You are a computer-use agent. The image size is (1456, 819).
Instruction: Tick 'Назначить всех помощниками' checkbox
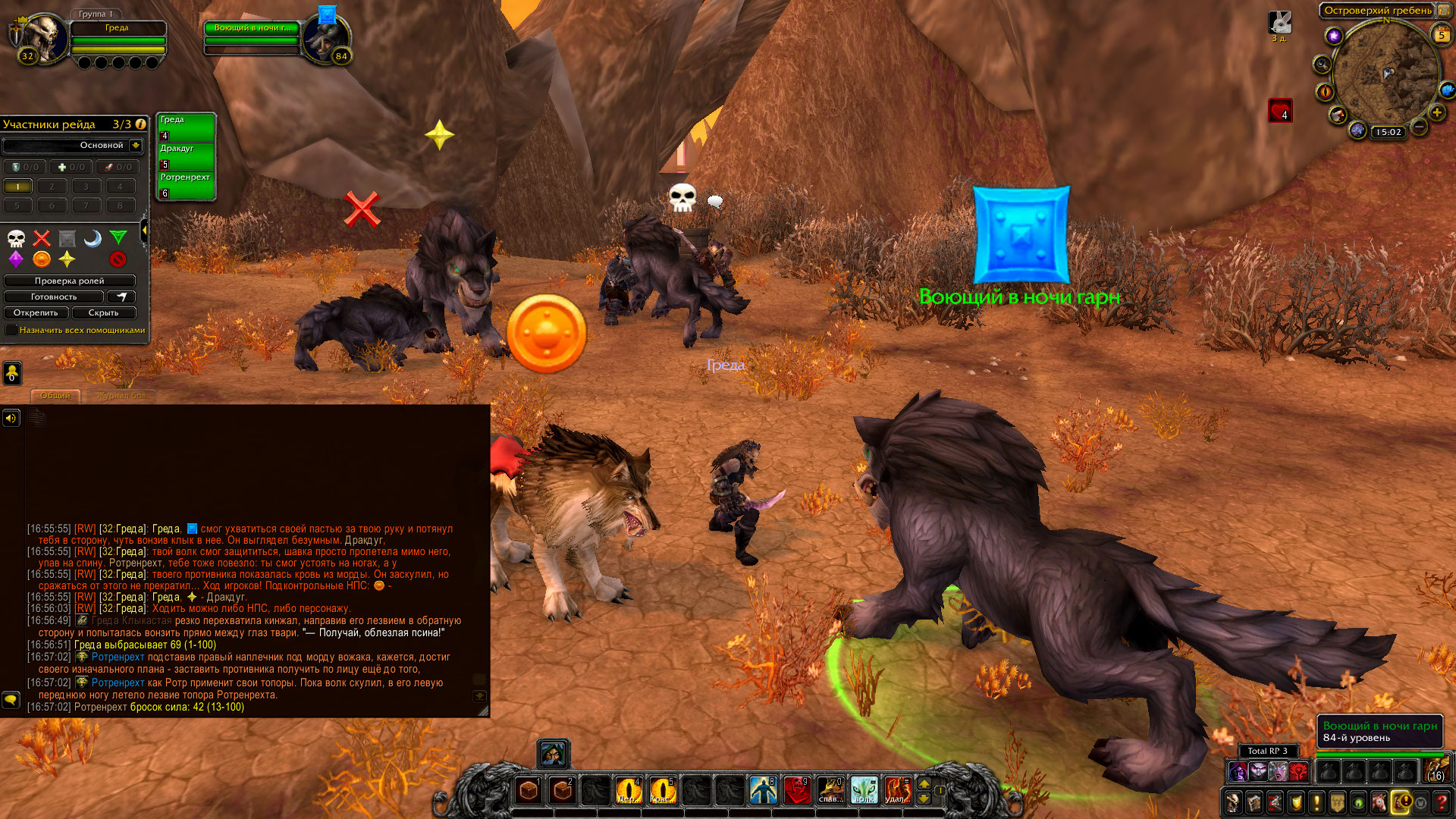(11, 330)
